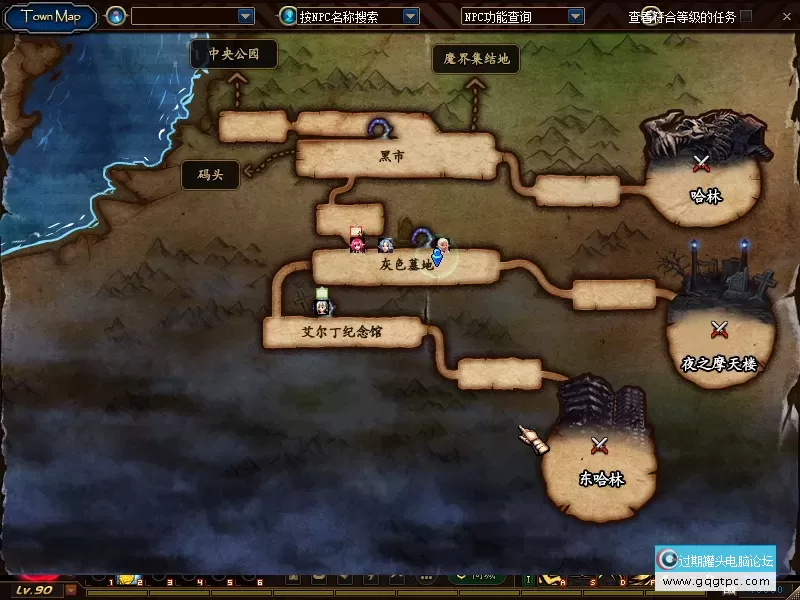The width and height of the screenshot is (800, 600).
Task: Choose the 夜之摩天楼 dungeon node
Action: (719, 345)
